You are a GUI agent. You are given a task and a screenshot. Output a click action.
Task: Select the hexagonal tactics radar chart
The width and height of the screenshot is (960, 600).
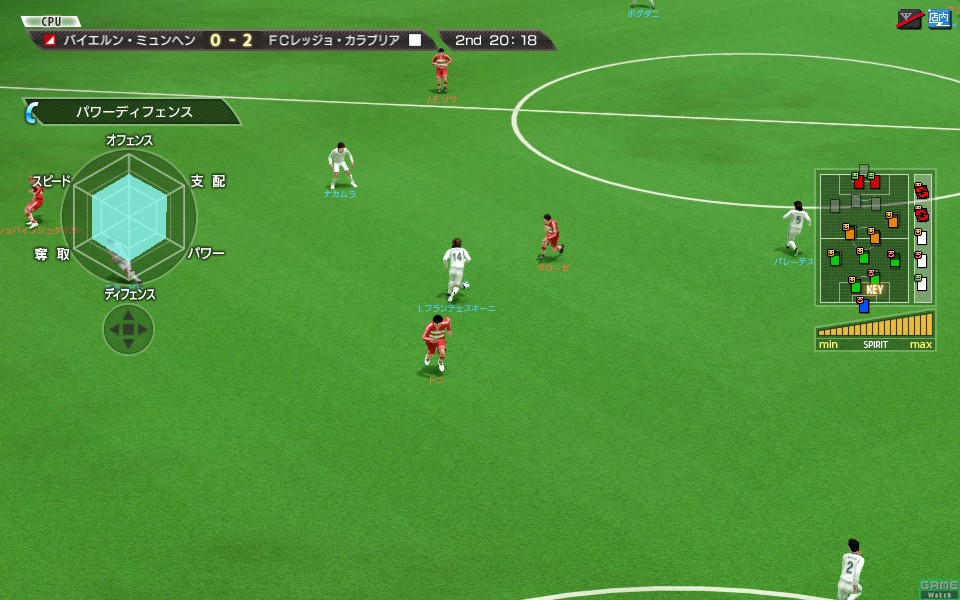pos(129,214)
